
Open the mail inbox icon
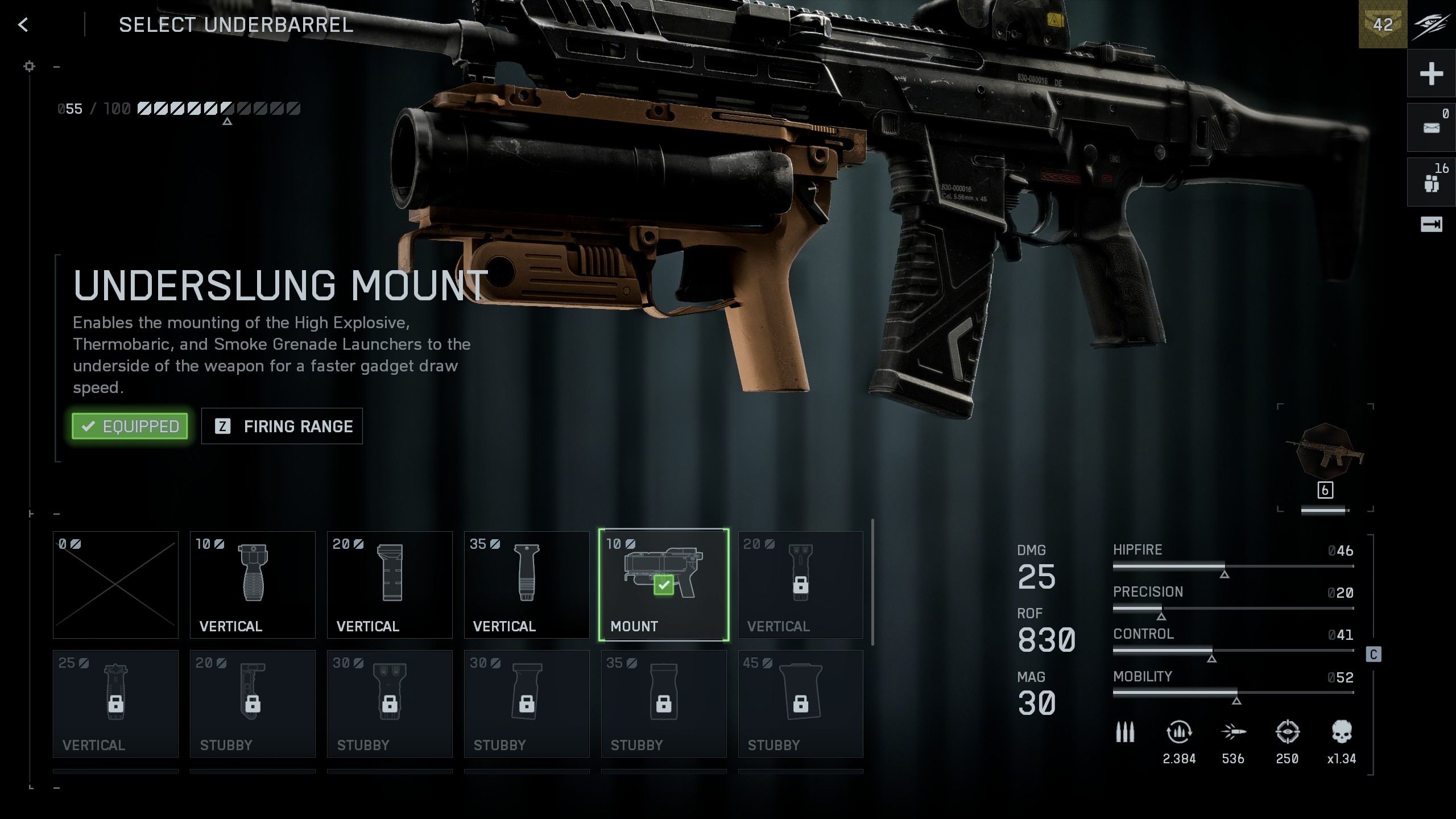(x=1431, y=127)
